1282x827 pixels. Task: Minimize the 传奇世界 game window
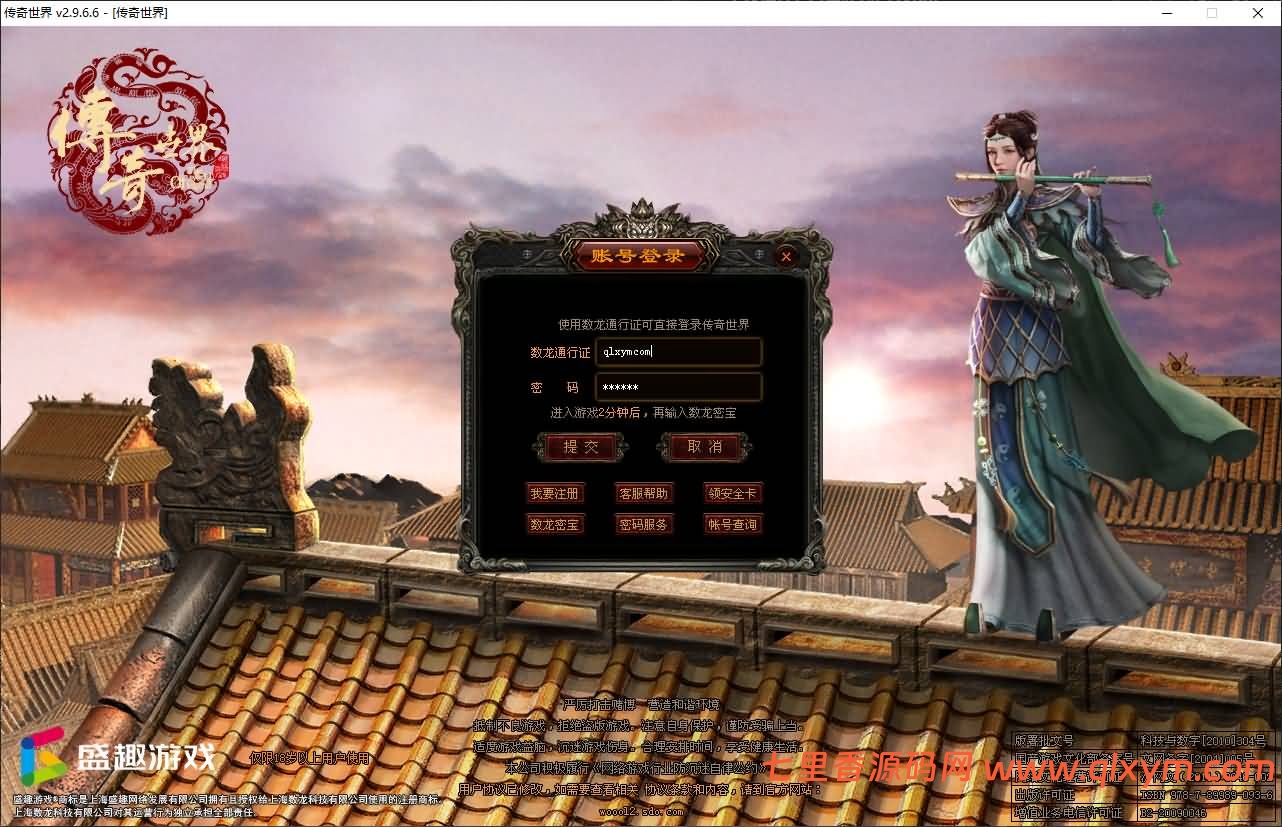(x=1166, y=13)
